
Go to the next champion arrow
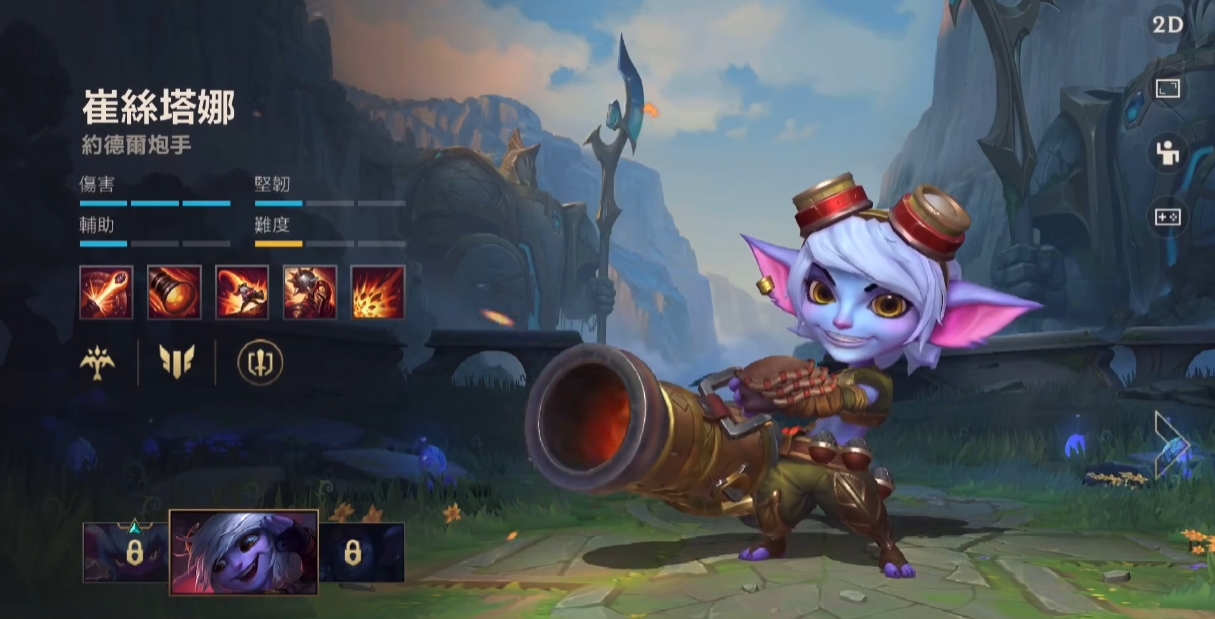click(1171, 444)
